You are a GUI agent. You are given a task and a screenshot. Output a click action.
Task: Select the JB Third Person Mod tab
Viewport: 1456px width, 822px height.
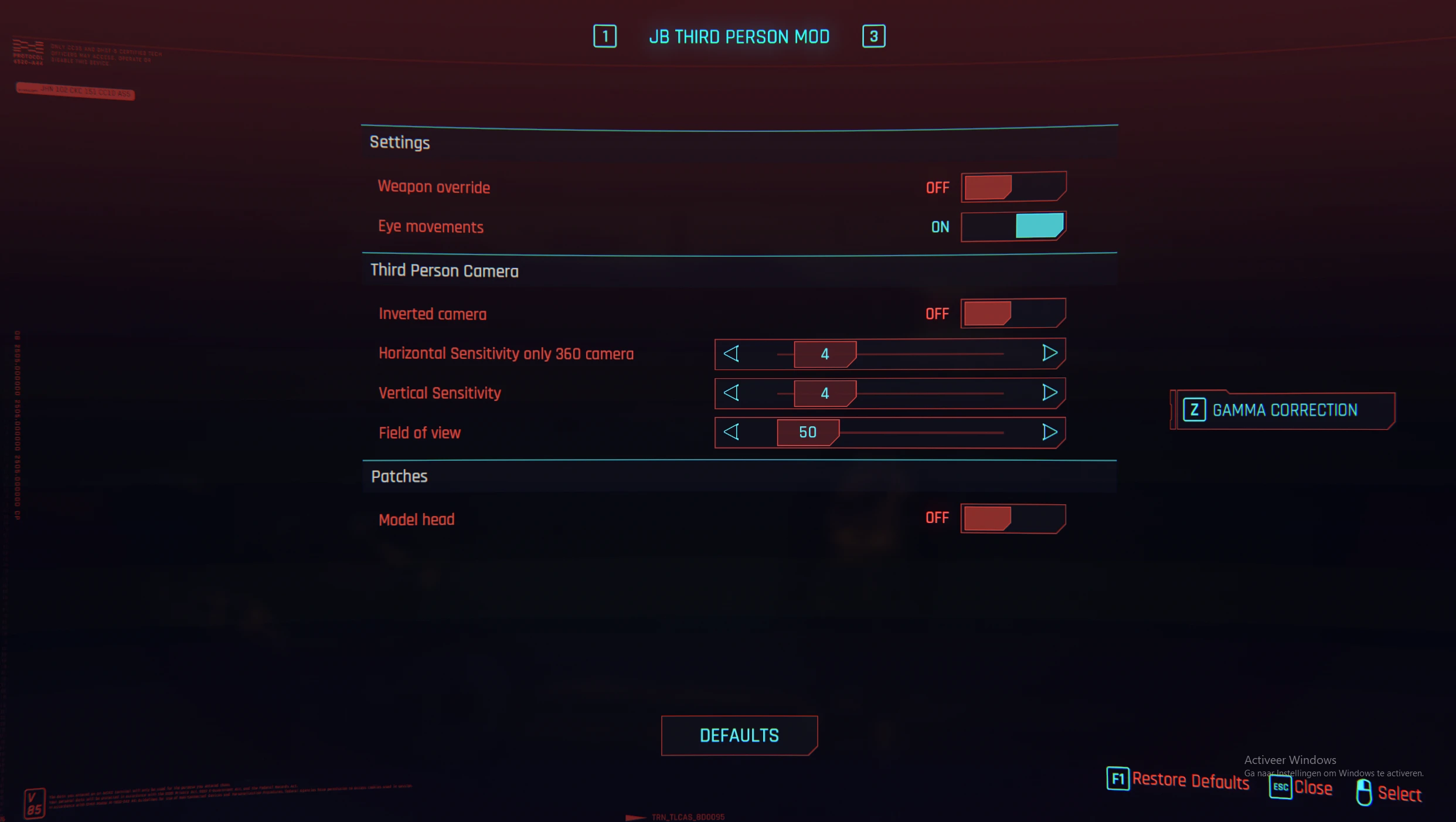(739, 37)
